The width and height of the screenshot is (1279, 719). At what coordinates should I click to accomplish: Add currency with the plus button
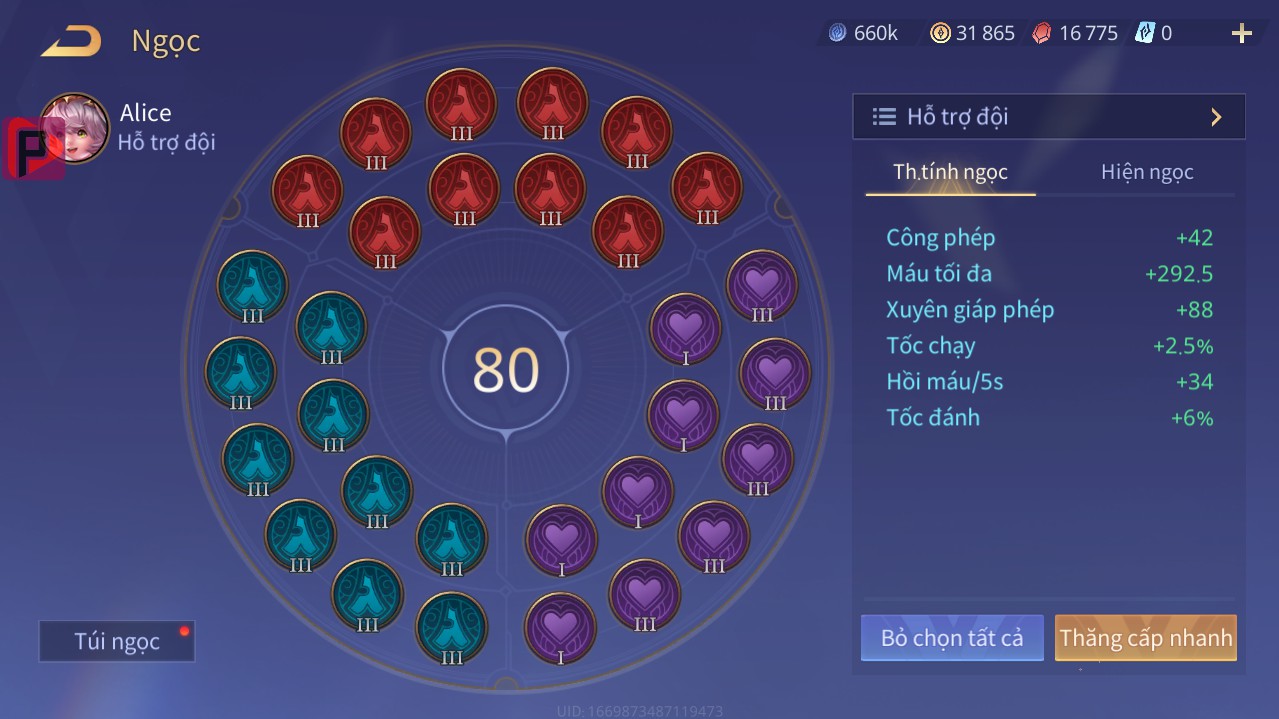pos(1241,34)
